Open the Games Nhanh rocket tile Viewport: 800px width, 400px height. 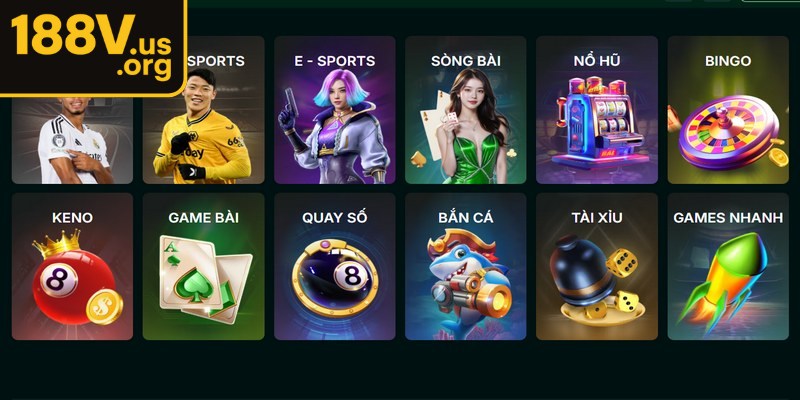[728, 266]
